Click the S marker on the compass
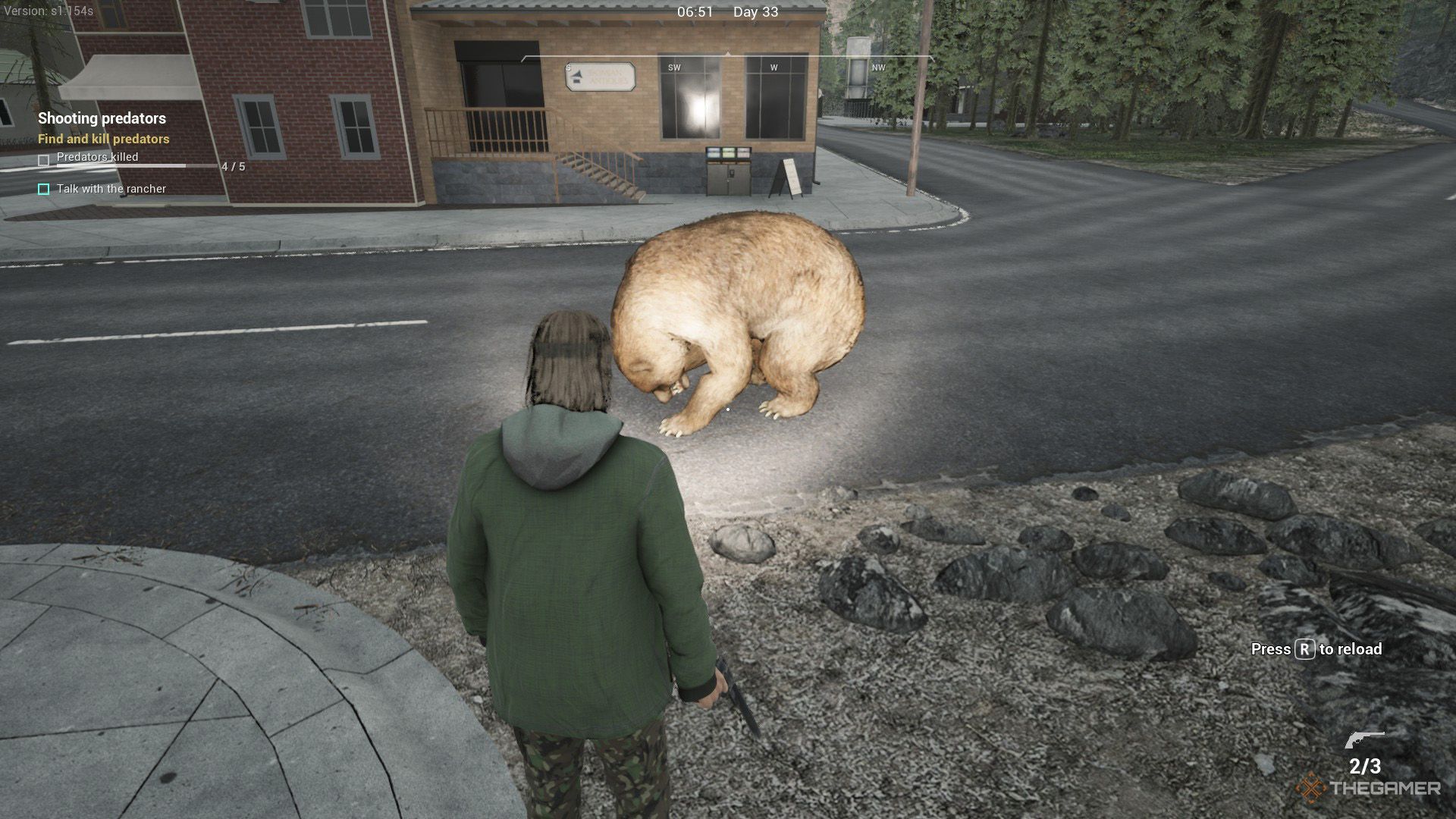1456x819 pixels. (567, 67)
